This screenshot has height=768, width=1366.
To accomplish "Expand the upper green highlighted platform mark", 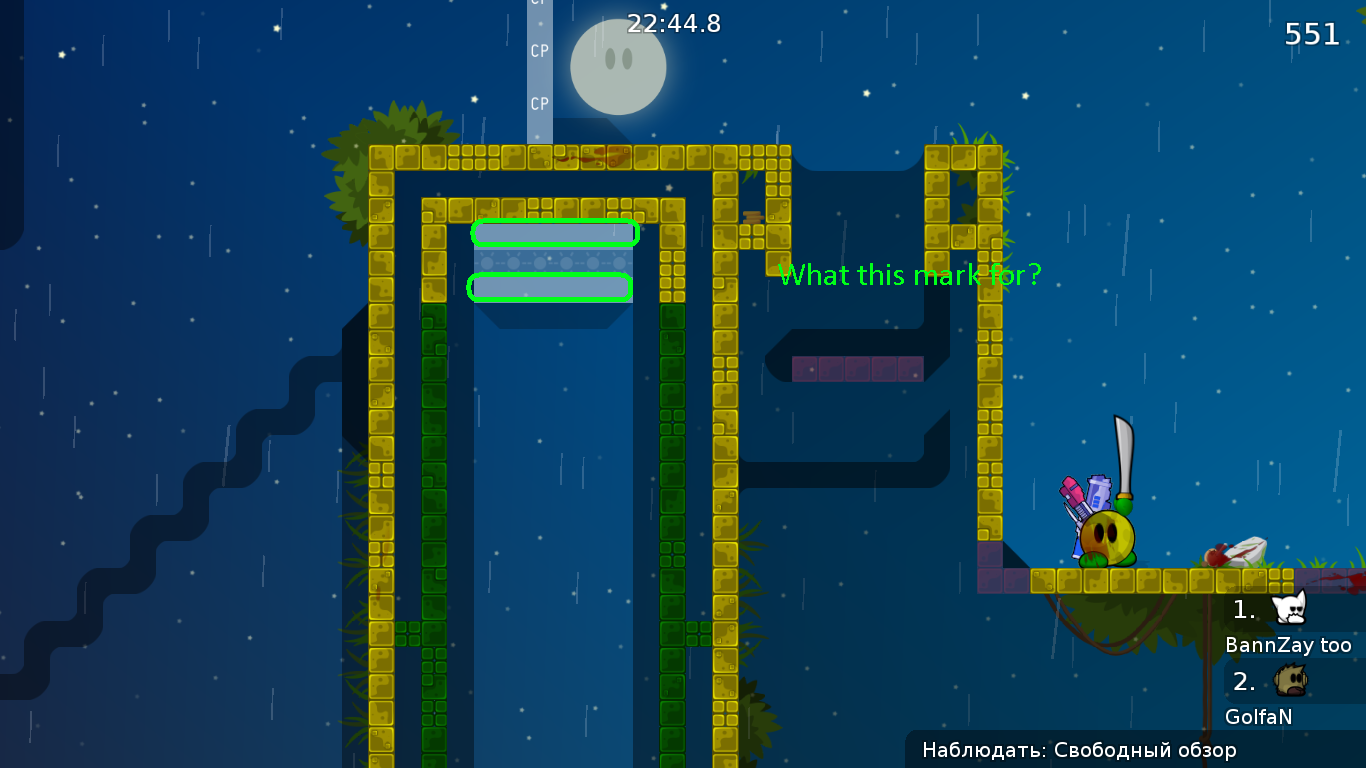I will pos(555,232).
